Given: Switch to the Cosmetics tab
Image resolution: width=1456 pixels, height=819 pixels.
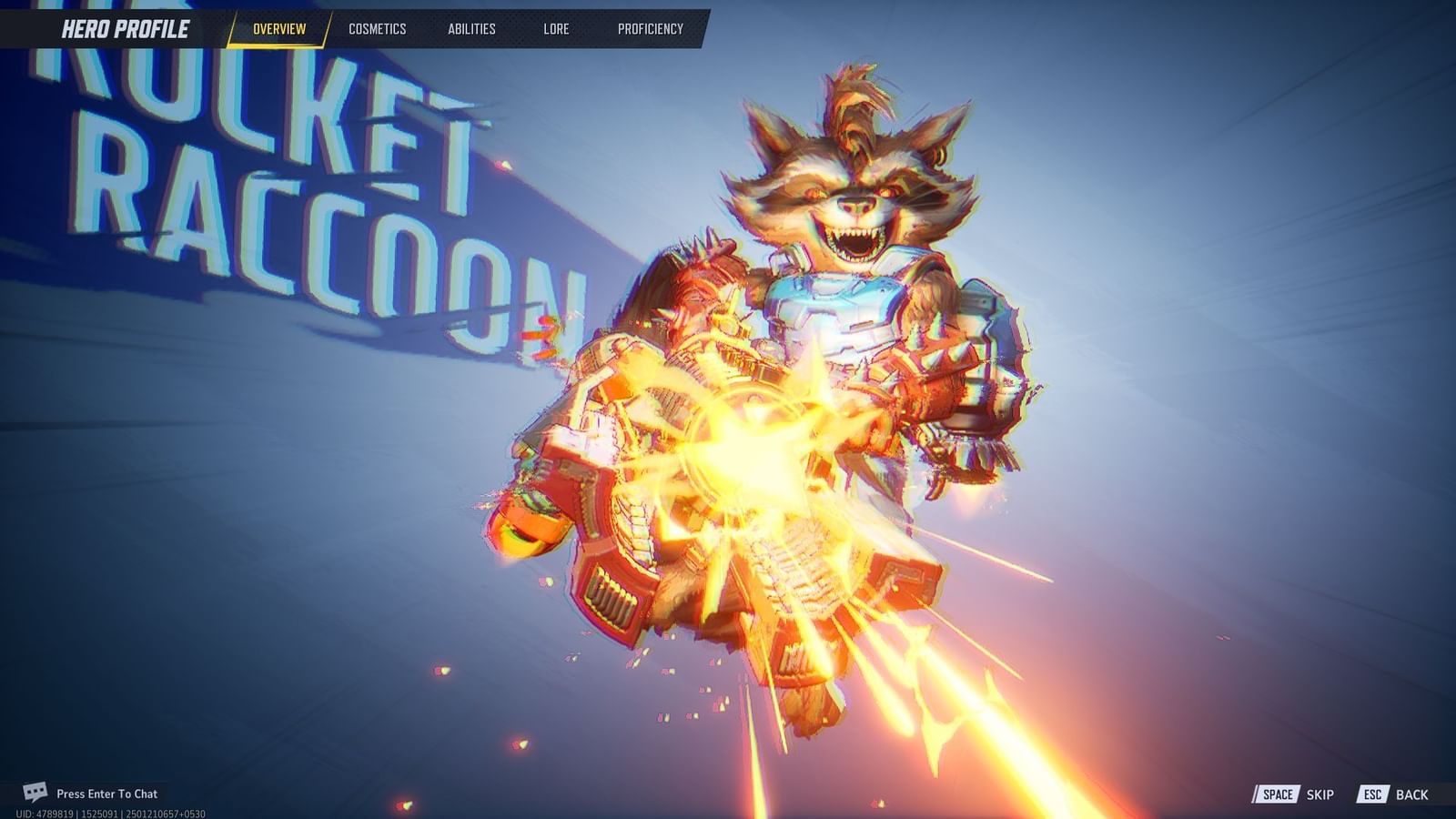Looking at the screenshot, I should click(376, 28).
